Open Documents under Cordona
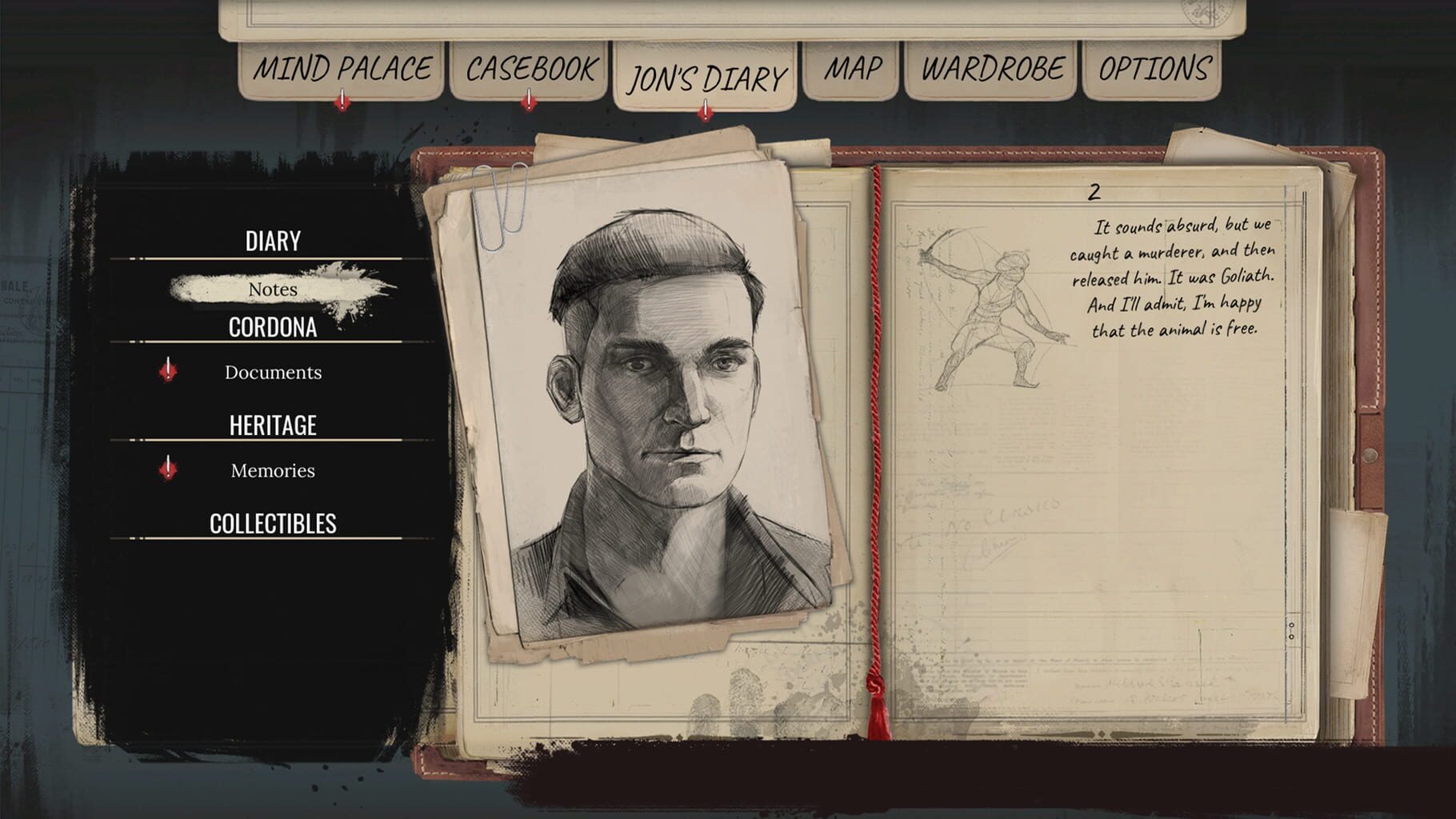This screenshot has width=1456, height=819. click(273, 372)
